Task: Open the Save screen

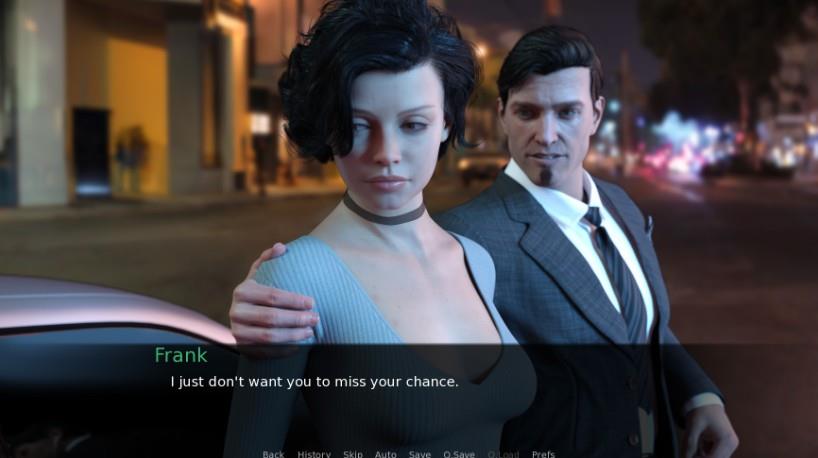Action: coord(420,454)
